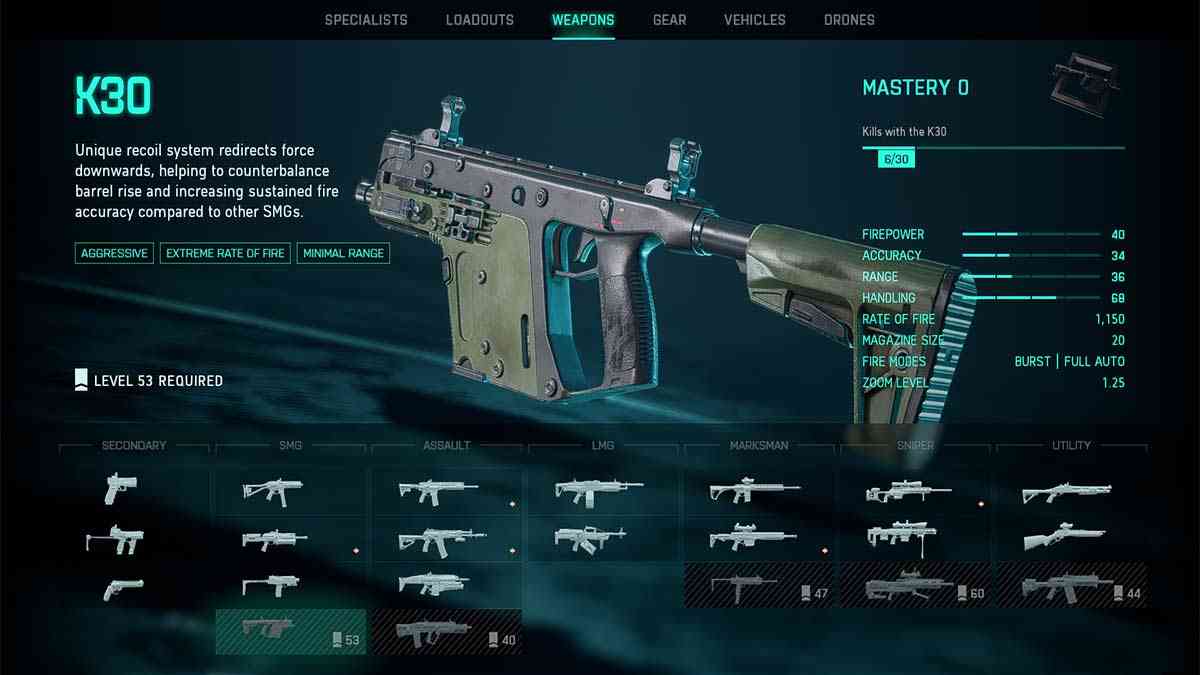Pick the top marksman rifle tile

tap(754, 490)
